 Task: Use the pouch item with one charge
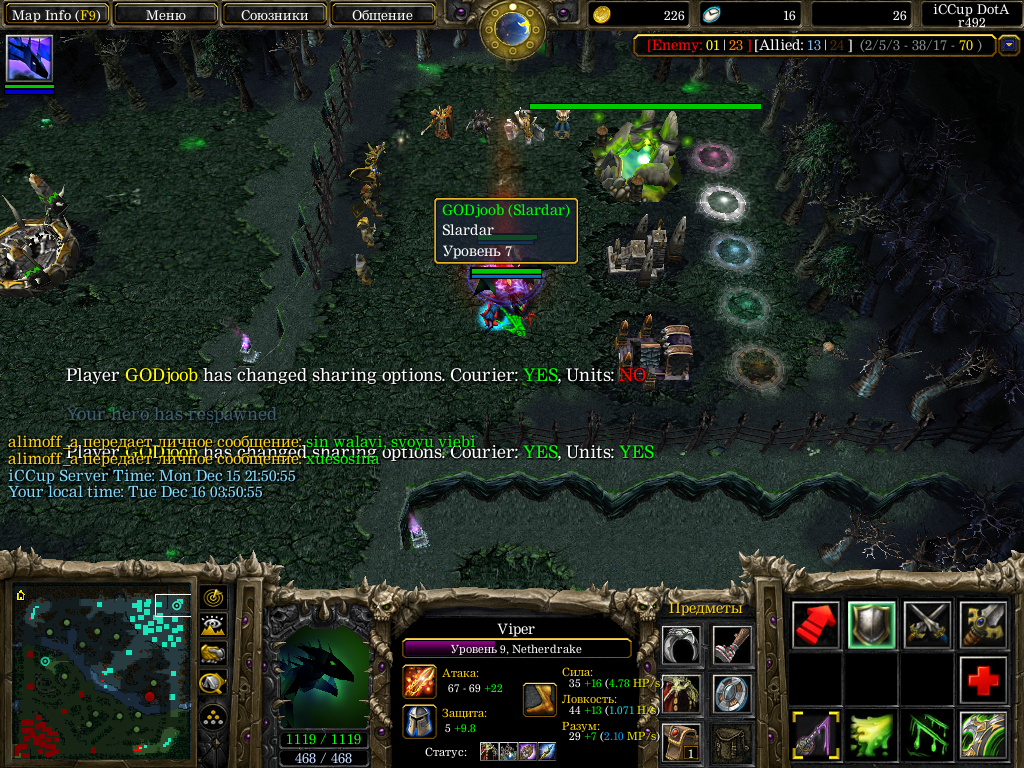click(x=681, y=743)
